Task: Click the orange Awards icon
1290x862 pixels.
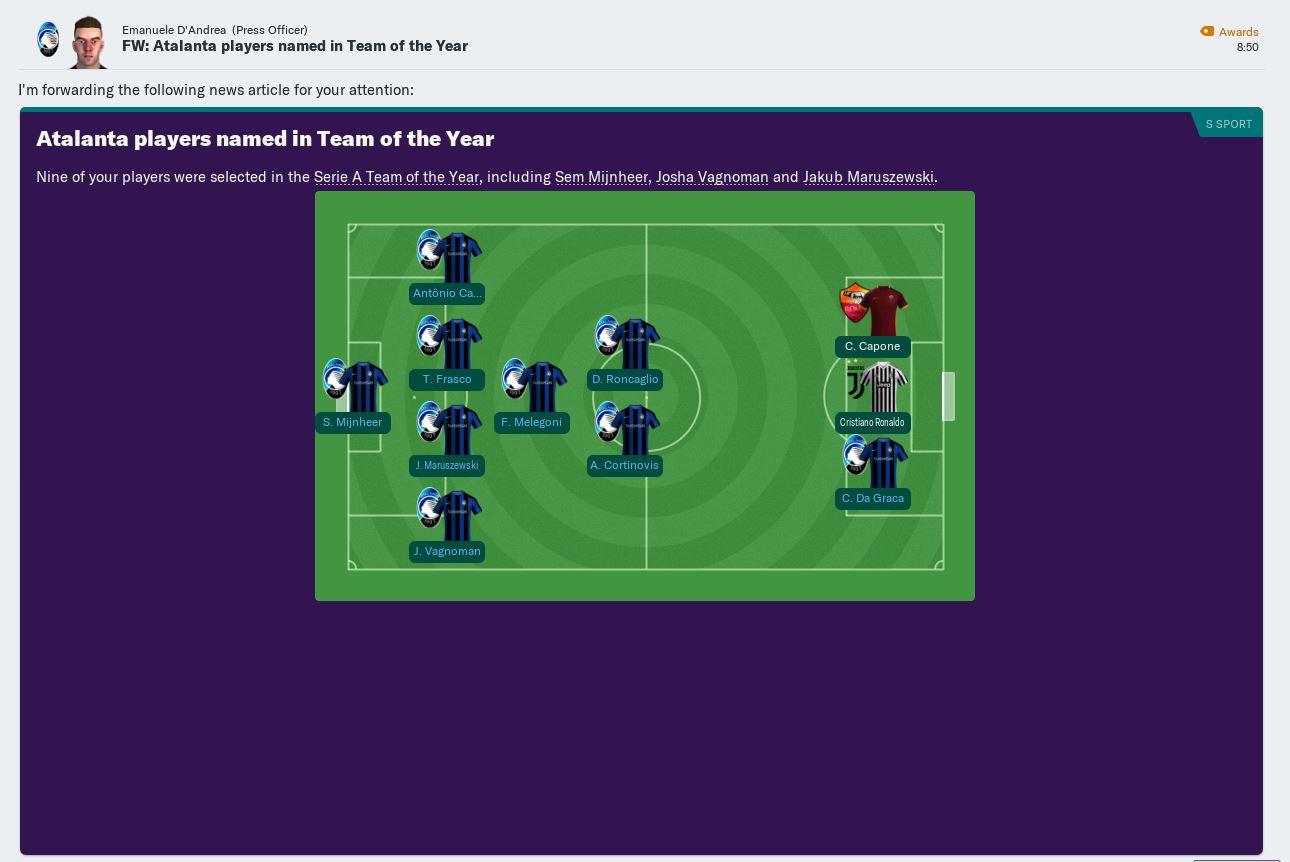Action: pyautogui.click(x=1207, y=31)
